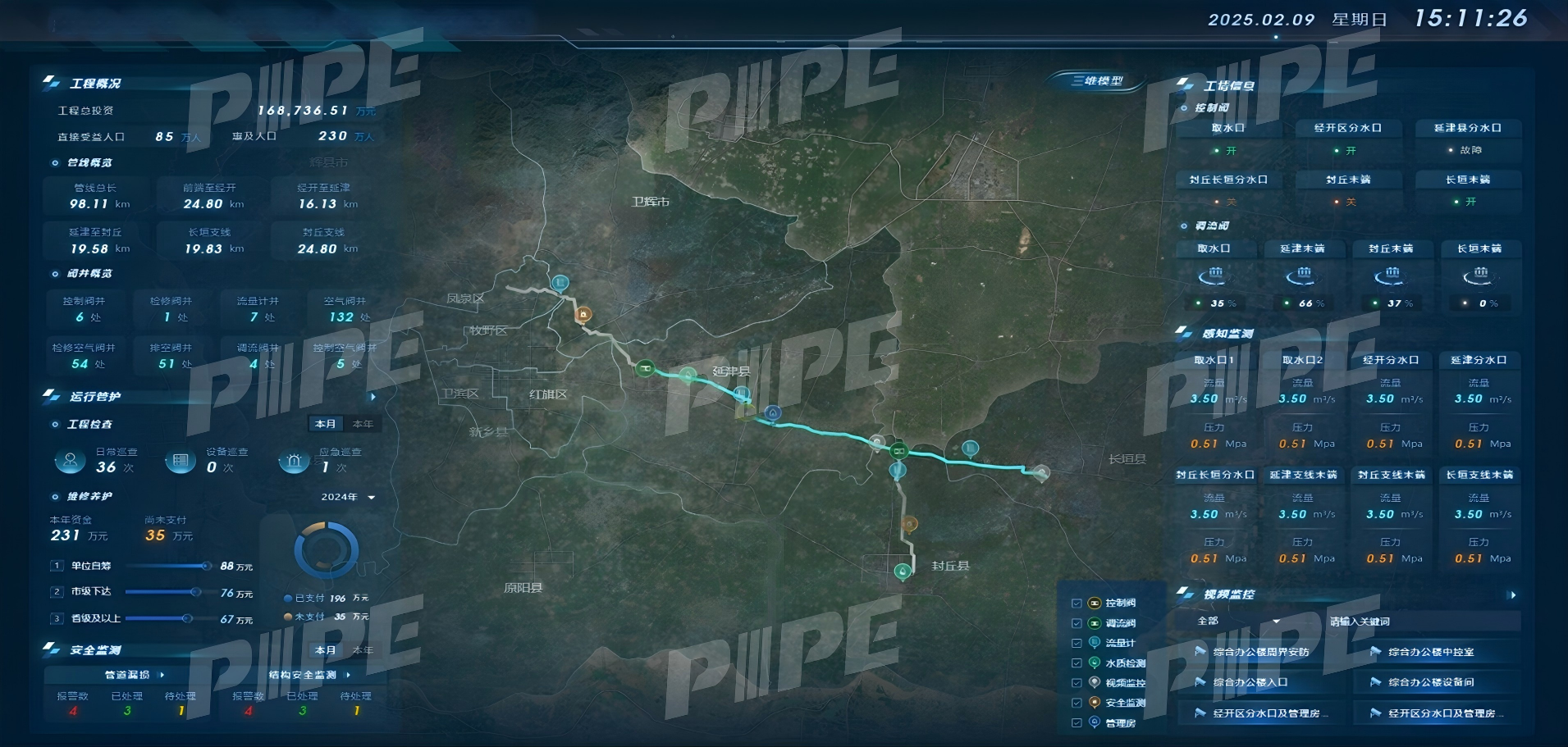
Task: Hide the 流量计 markers via its checkbox
Action: (x=1077, y=643)
